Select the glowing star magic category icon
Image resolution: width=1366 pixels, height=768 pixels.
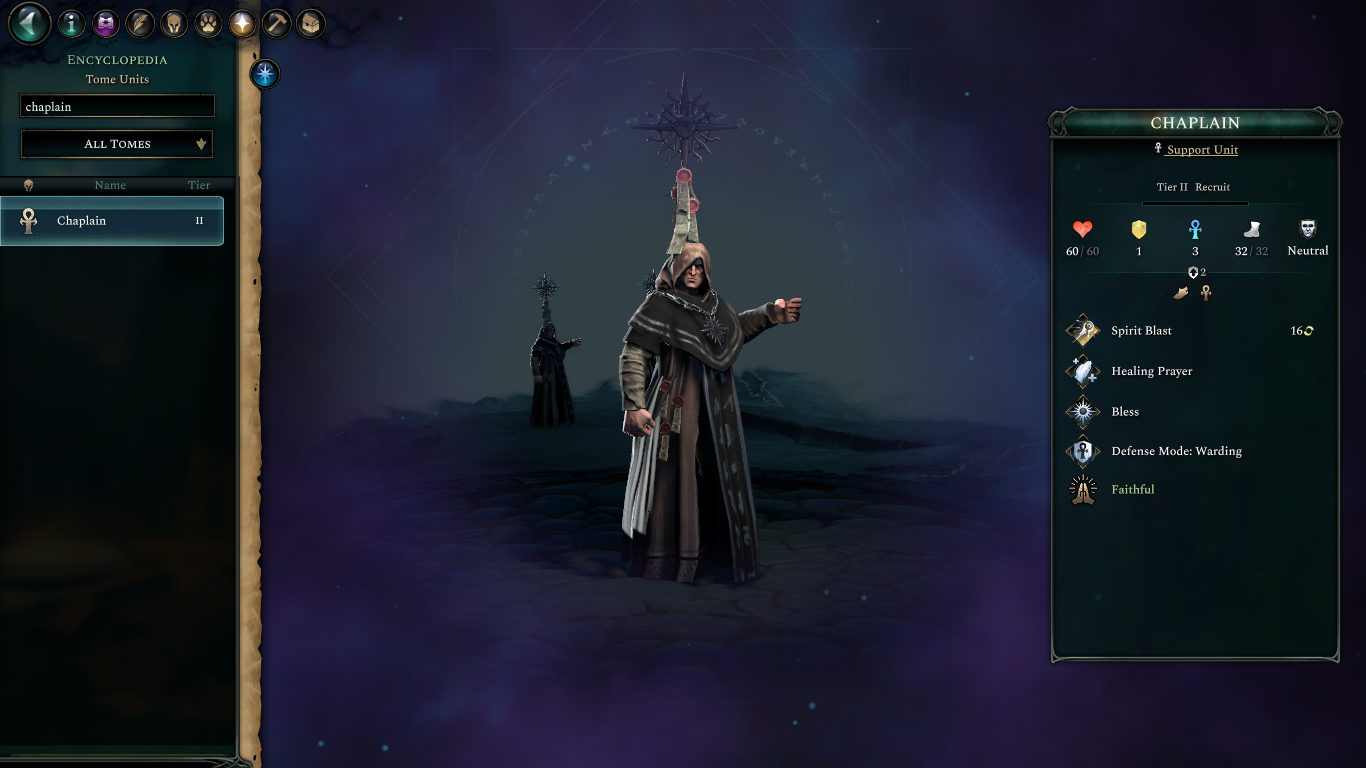pyautogui.click(x=241, y=23)
